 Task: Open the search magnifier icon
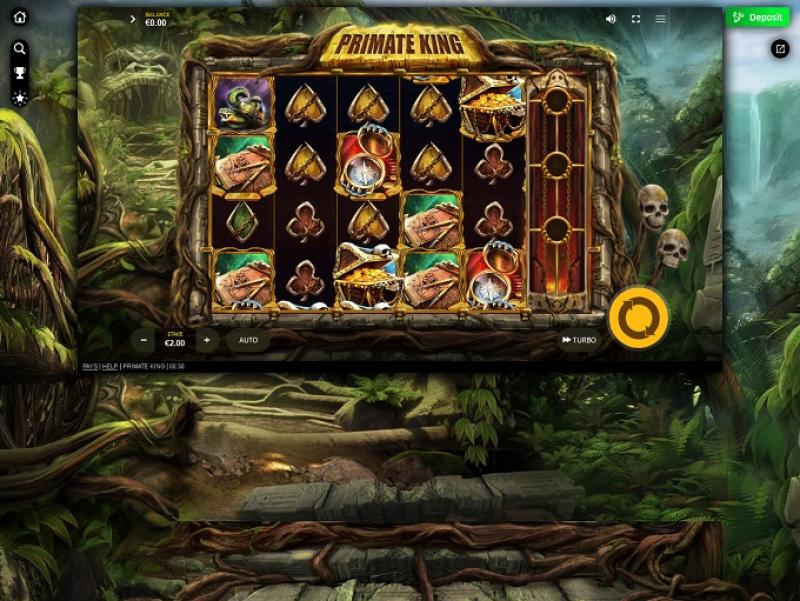(x=19, y=48)
